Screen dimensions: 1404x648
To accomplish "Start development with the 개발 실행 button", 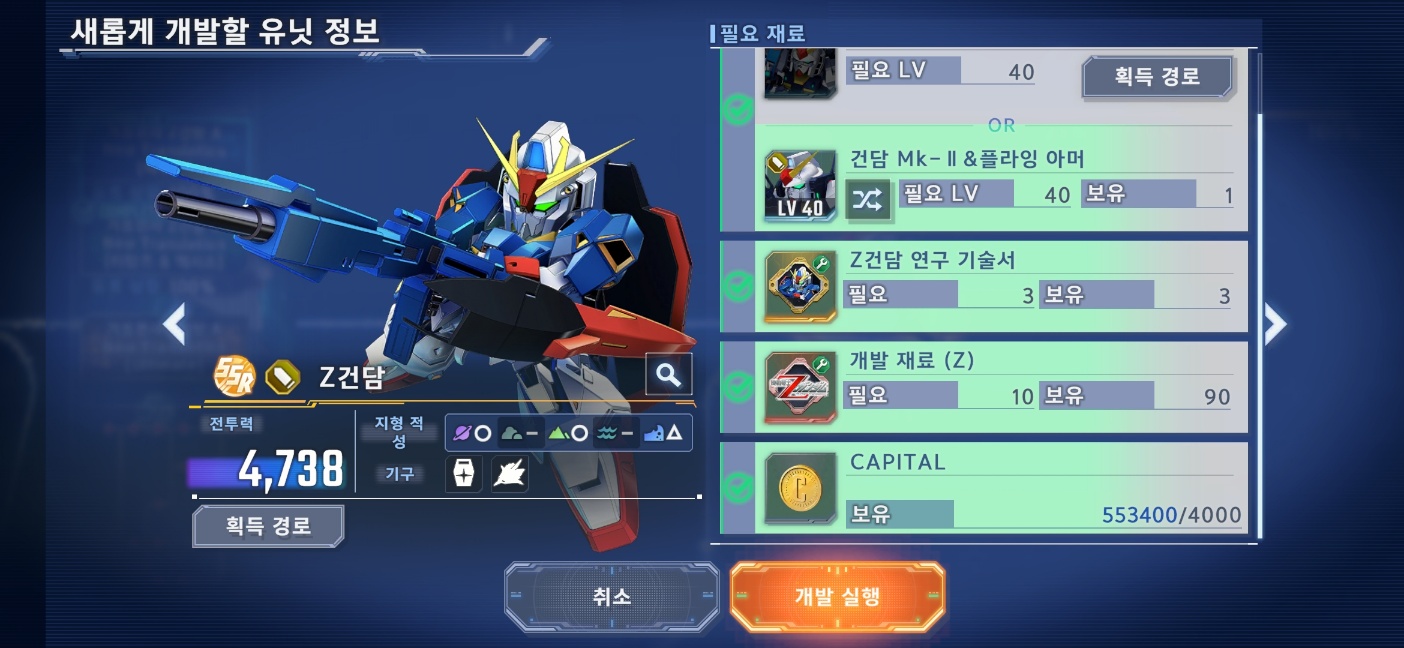I will click(x=837, y=597).
